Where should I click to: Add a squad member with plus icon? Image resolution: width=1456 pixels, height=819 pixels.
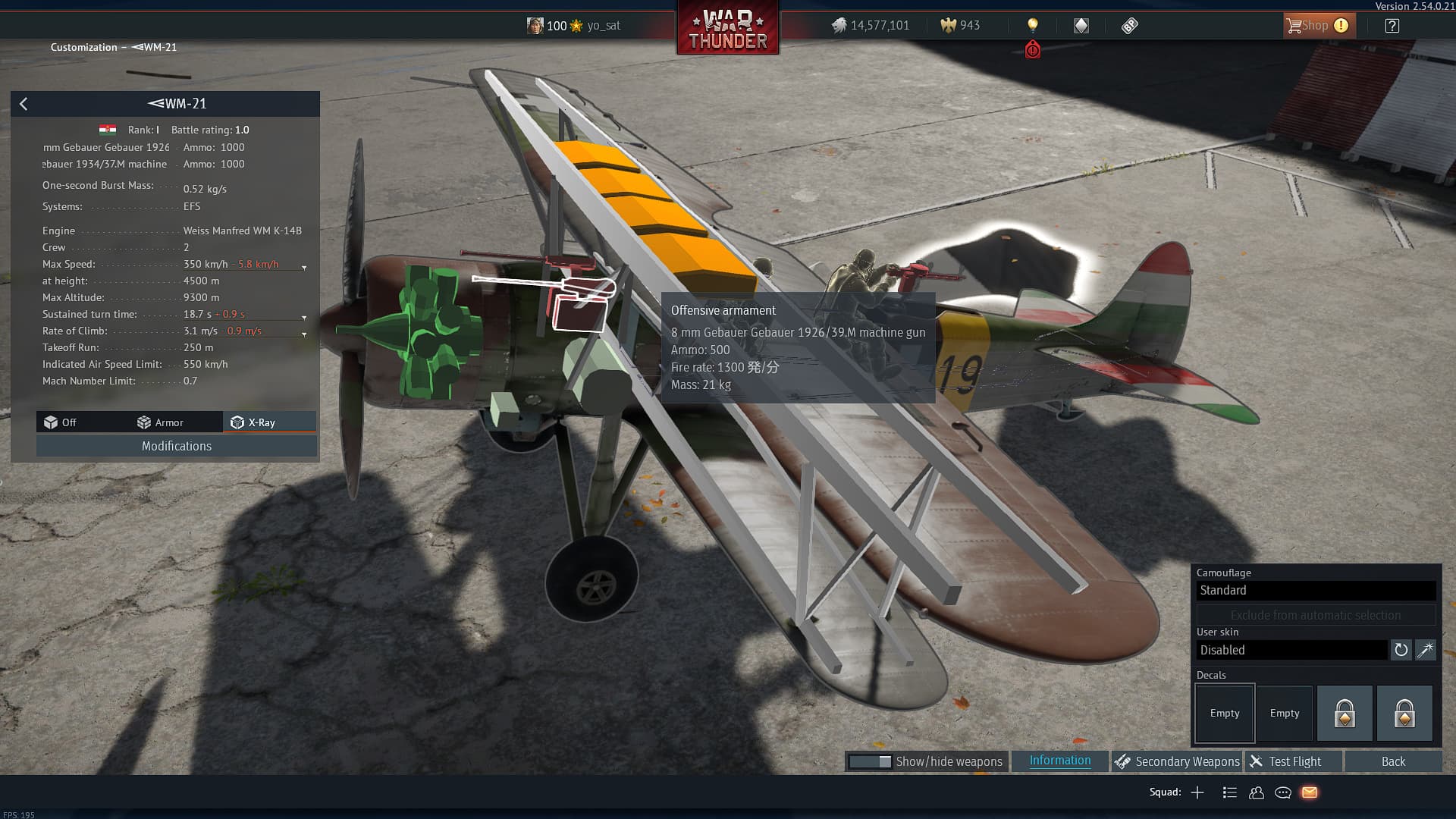click(x=1197, y=792)
